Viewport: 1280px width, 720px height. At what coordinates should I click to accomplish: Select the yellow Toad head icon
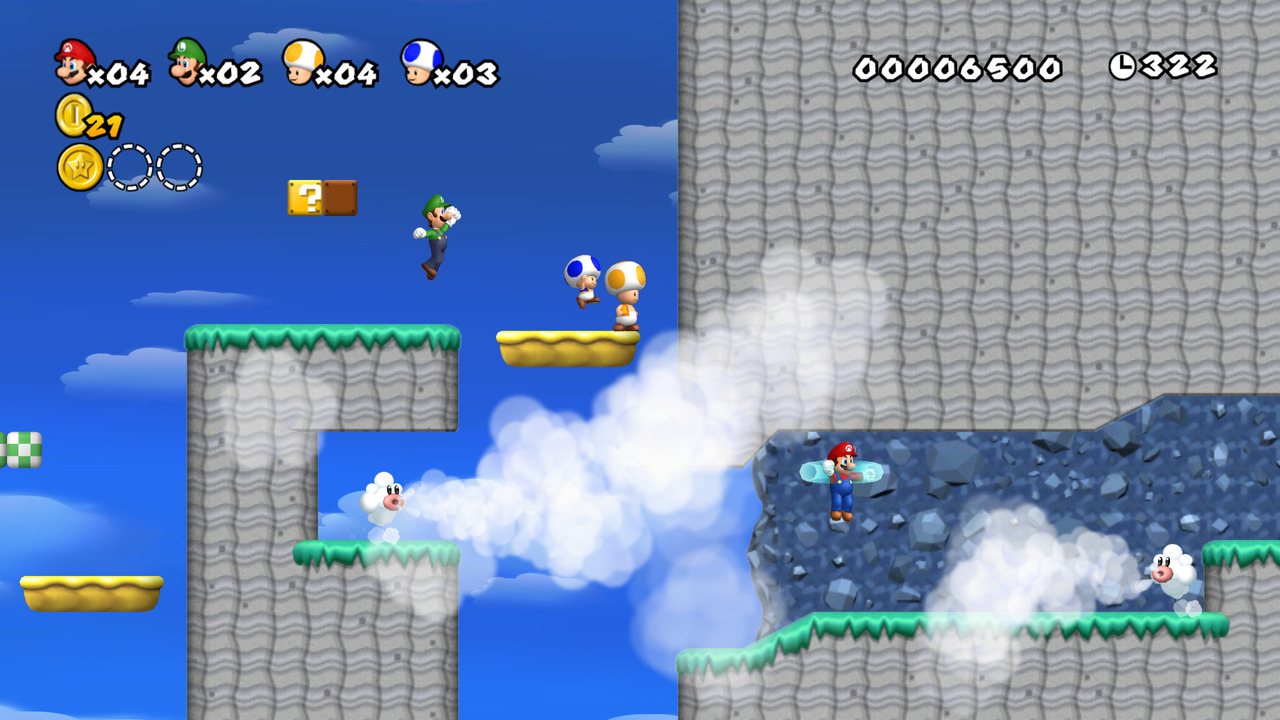click(x=299, y=63)
